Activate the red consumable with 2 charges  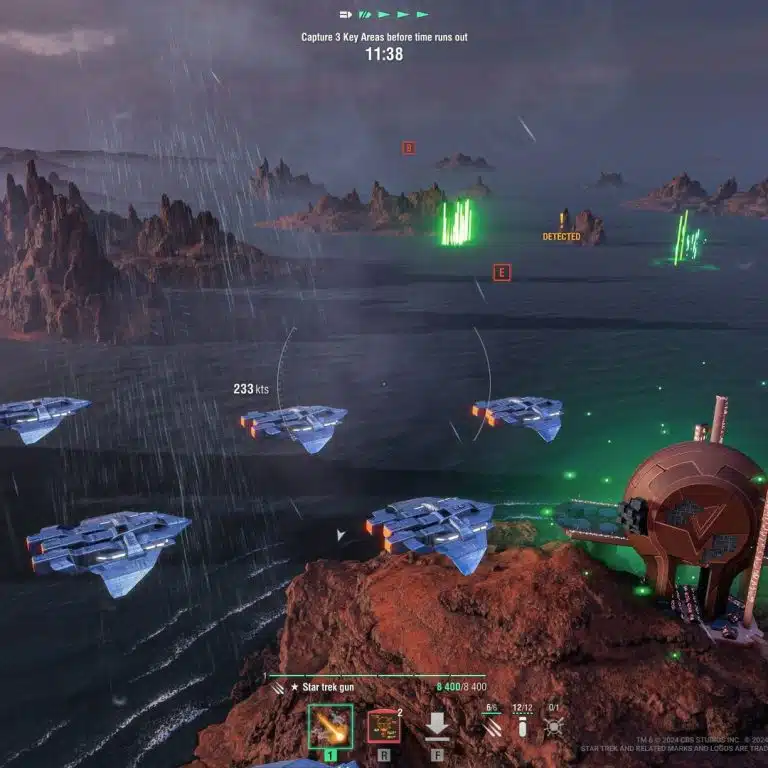point(383,726)
